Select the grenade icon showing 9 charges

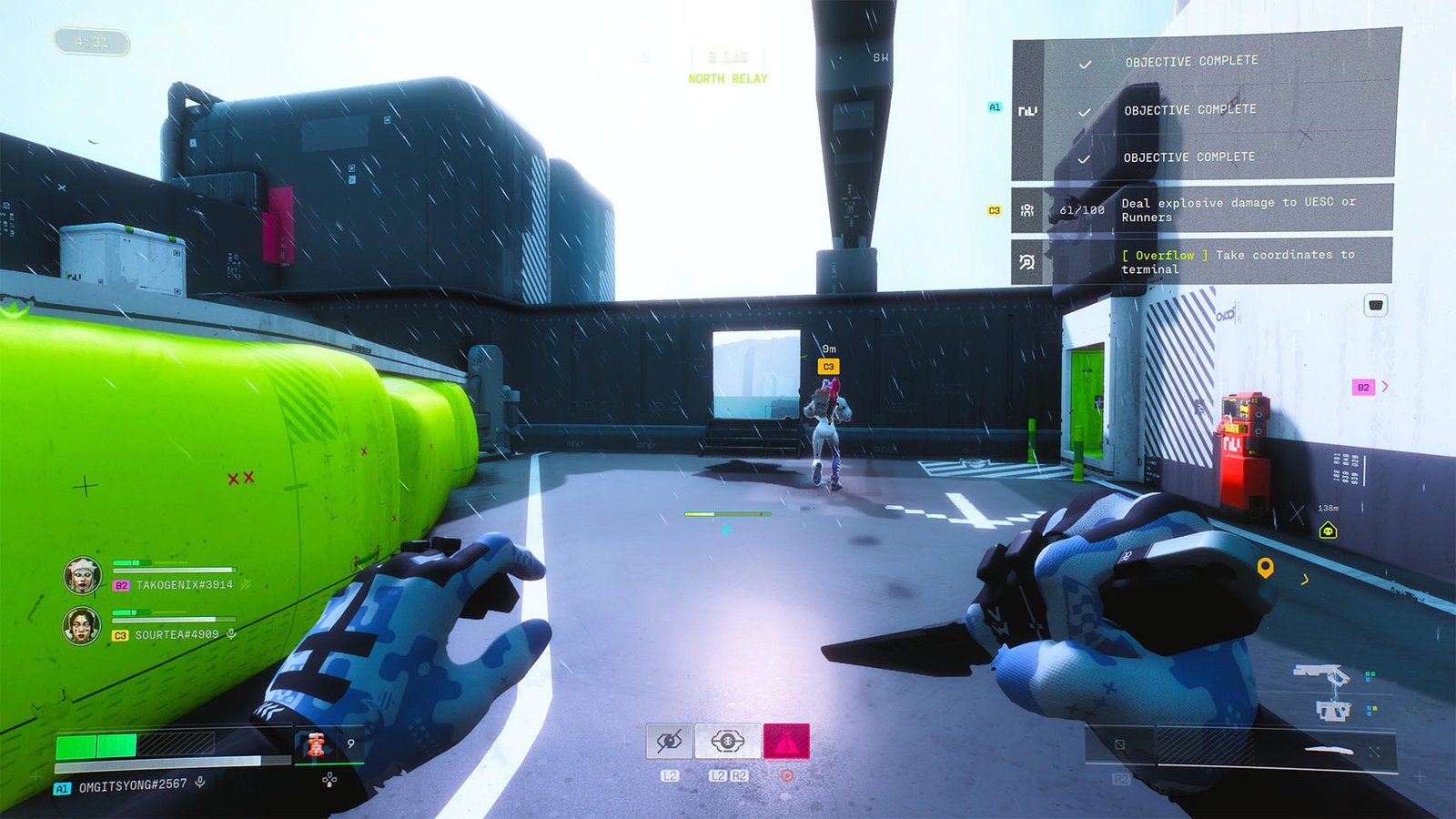pyautogui.click(x=318, y=743)
